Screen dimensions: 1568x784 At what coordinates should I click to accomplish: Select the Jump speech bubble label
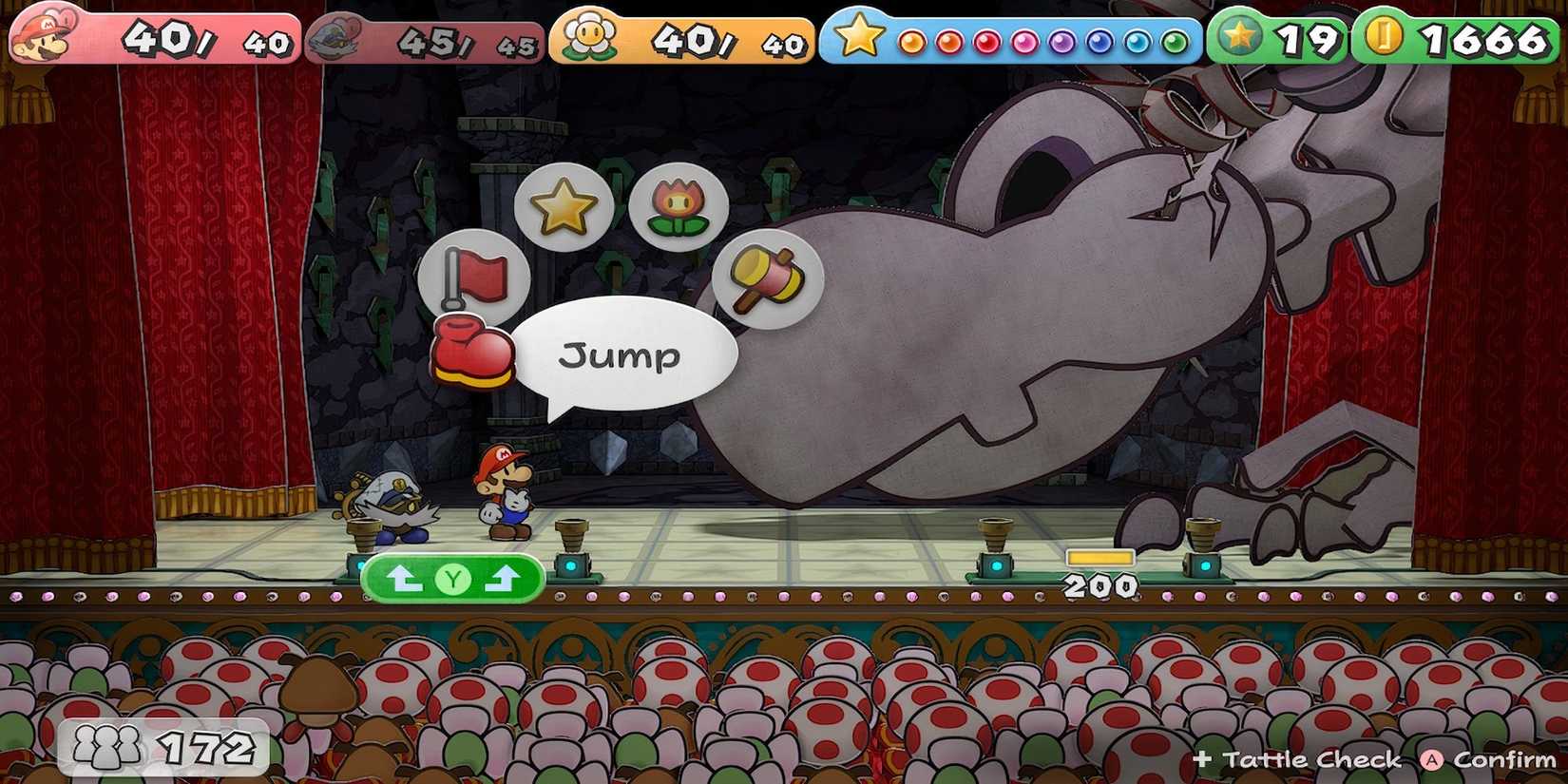coord(621,355)
